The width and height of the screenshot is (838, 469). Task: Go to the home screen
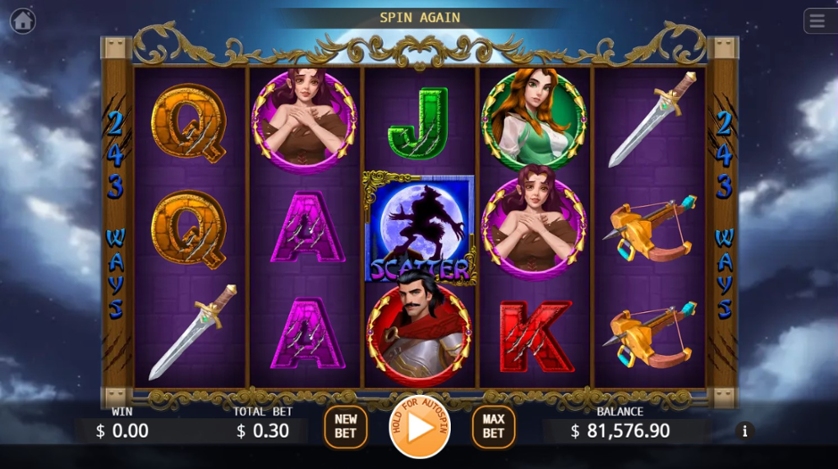(x=22, y=20)
